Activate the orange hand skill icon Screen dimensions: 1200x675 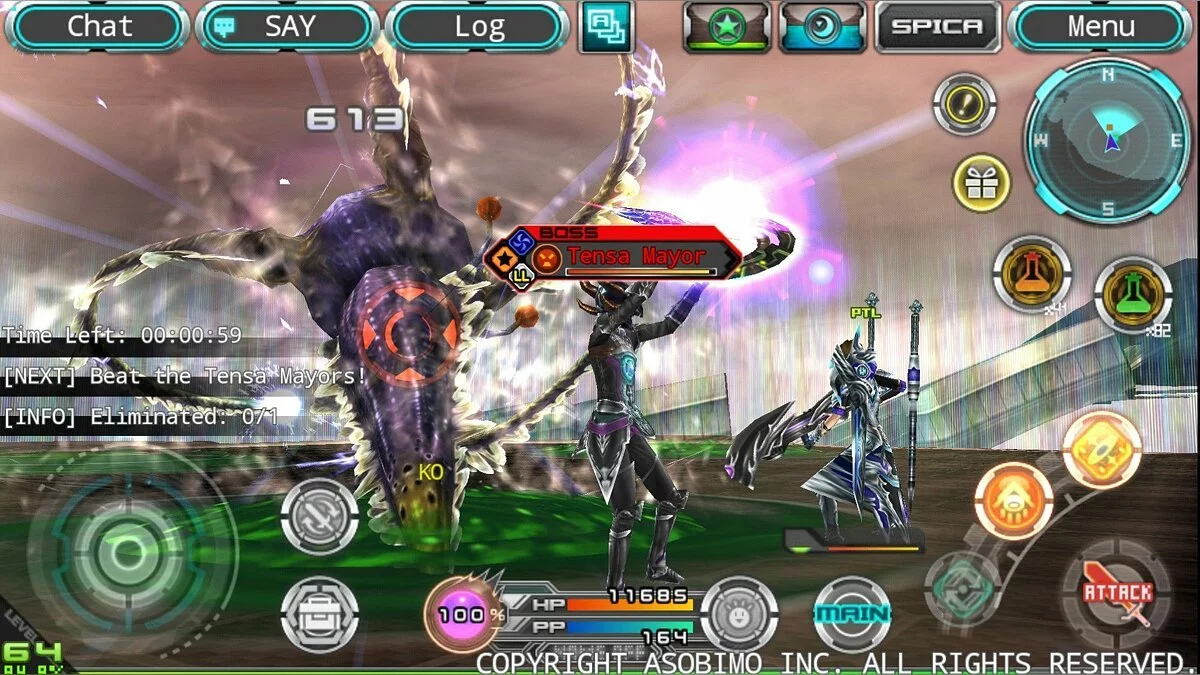click(x=1013, y=502)
